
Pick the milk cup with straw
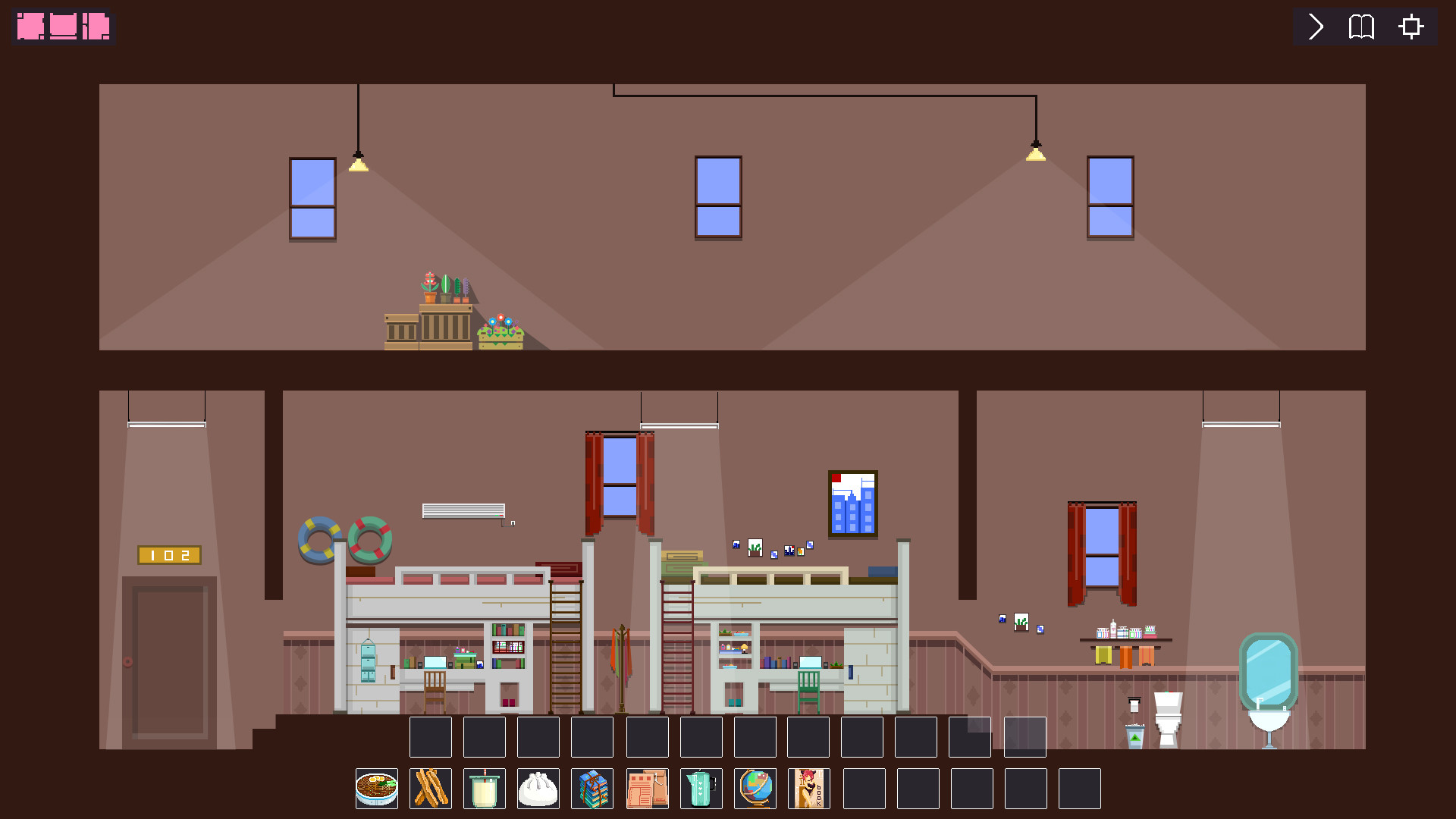coord(484,789)
